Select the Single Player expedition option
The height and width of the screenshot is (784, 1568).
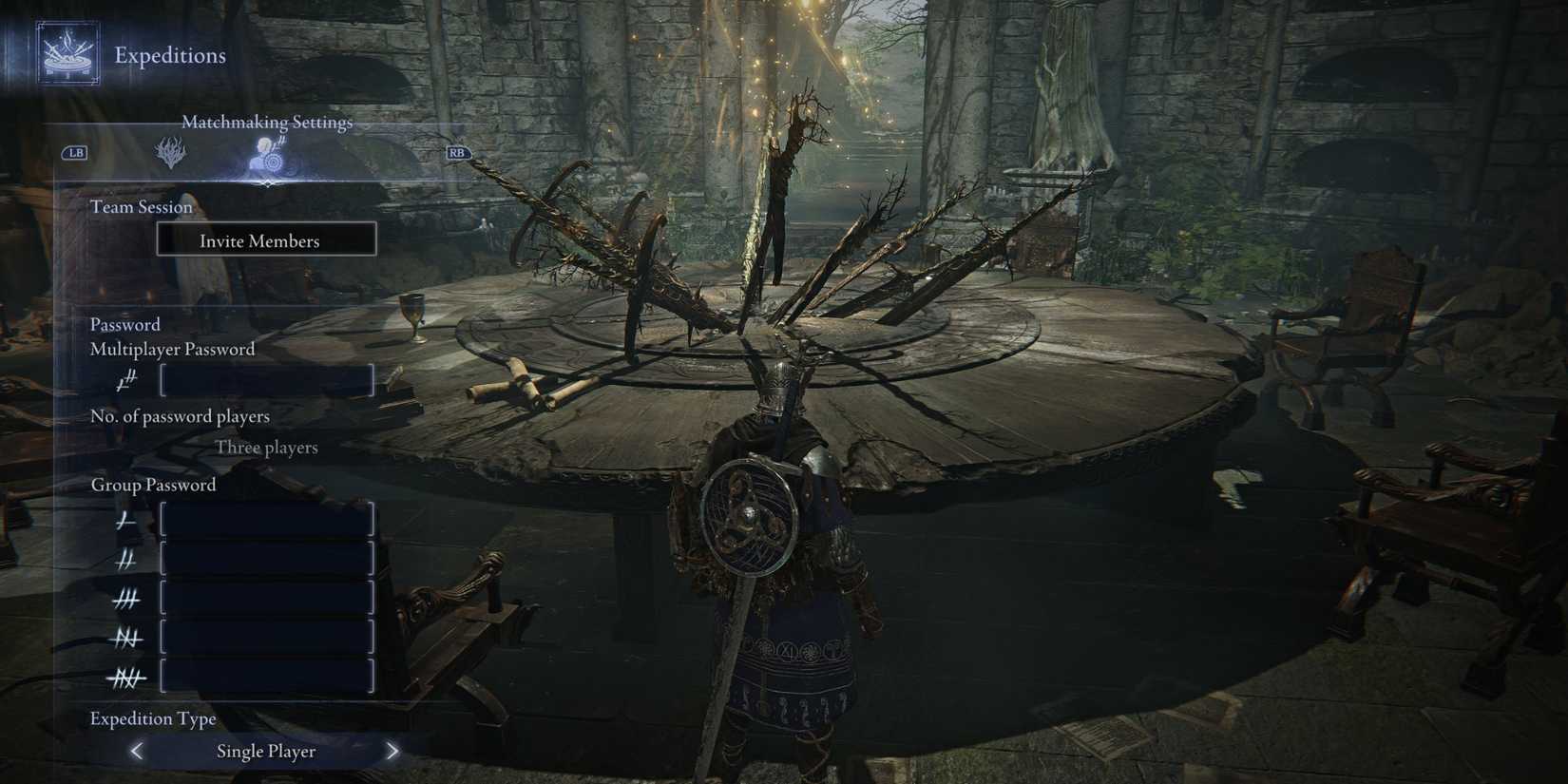[x=266, y=751]
